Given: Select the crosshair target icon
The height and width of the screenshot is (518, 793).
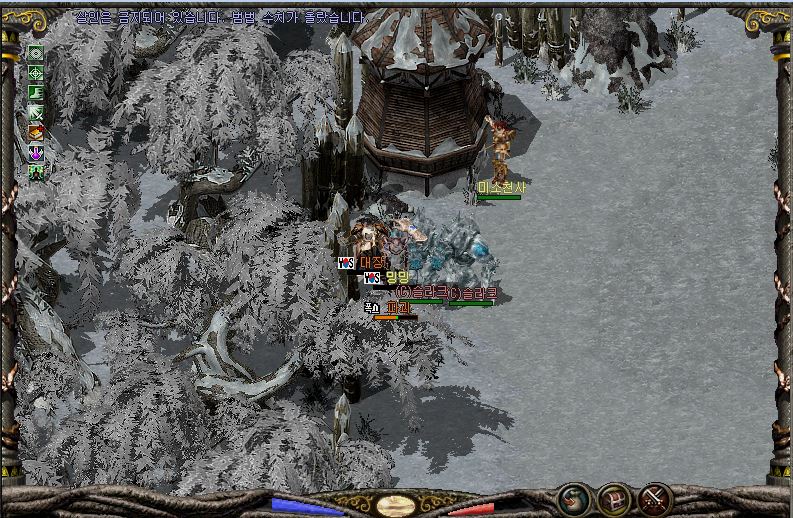Looking at the screenshot, I should [36, 73].
